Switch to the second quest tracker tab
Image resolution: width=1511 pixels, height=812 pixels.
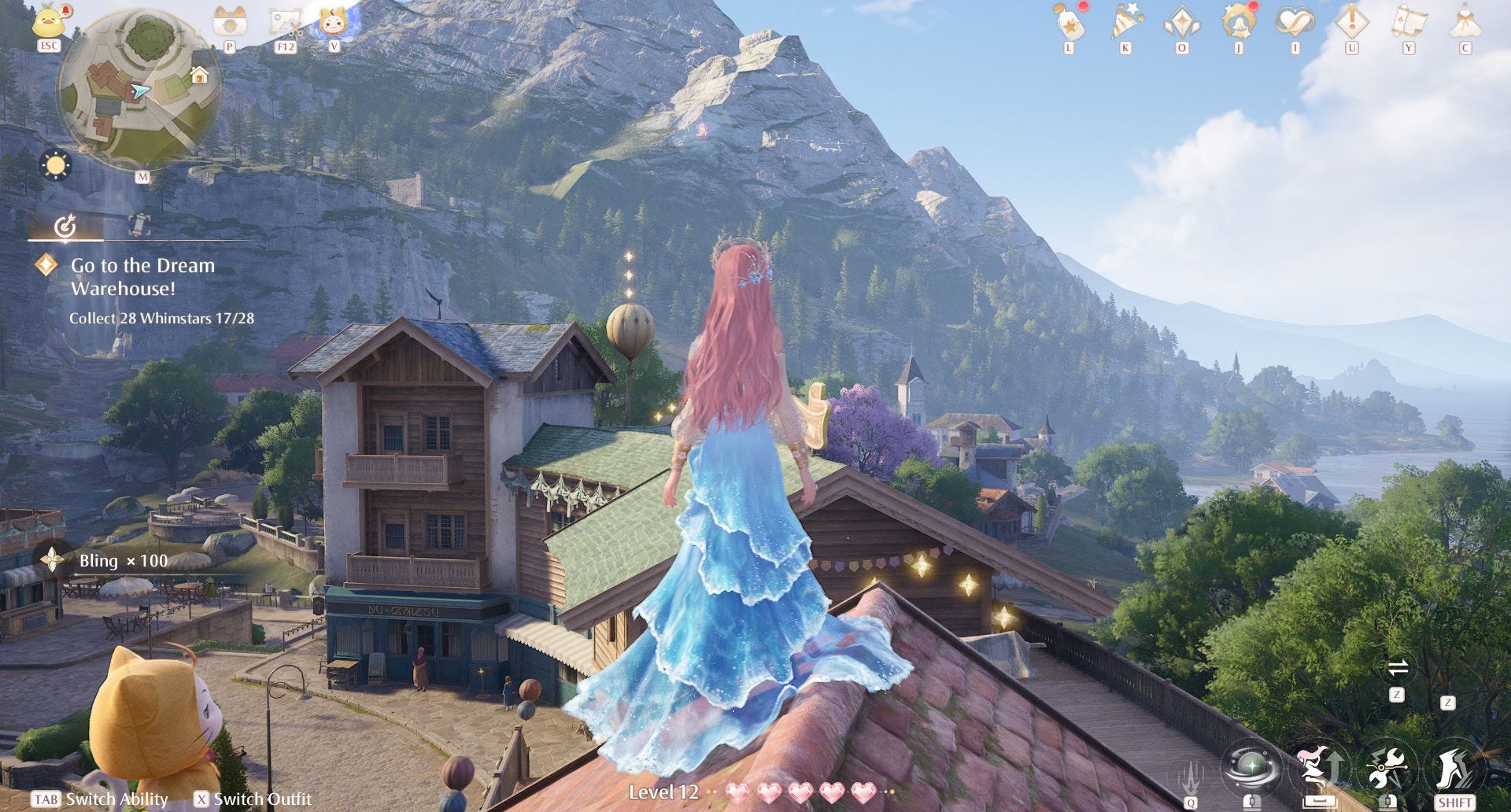click(139, 225)
